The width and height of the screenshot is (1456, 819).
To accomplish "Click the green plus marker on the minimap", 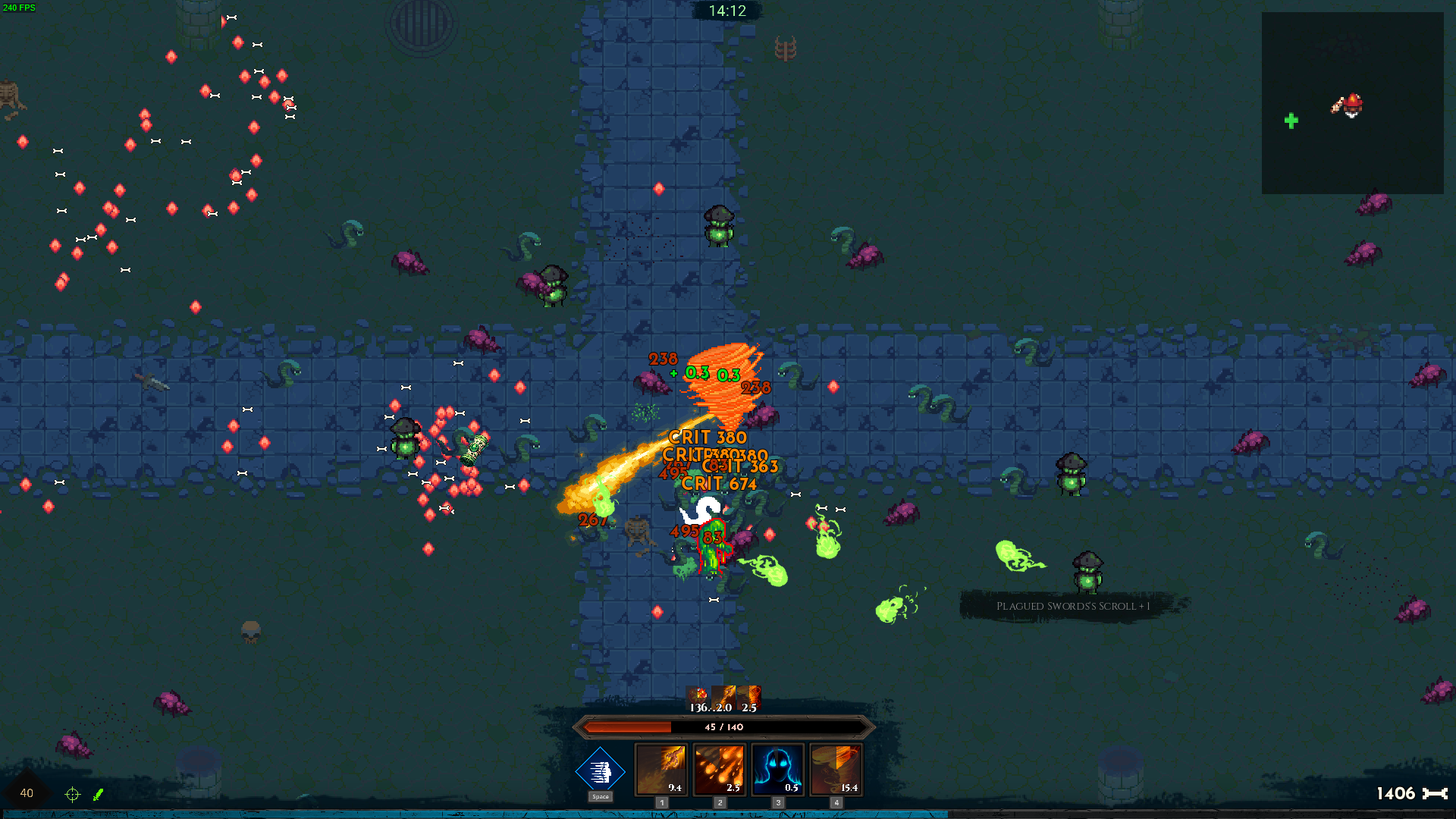I will coord(1291,119).
